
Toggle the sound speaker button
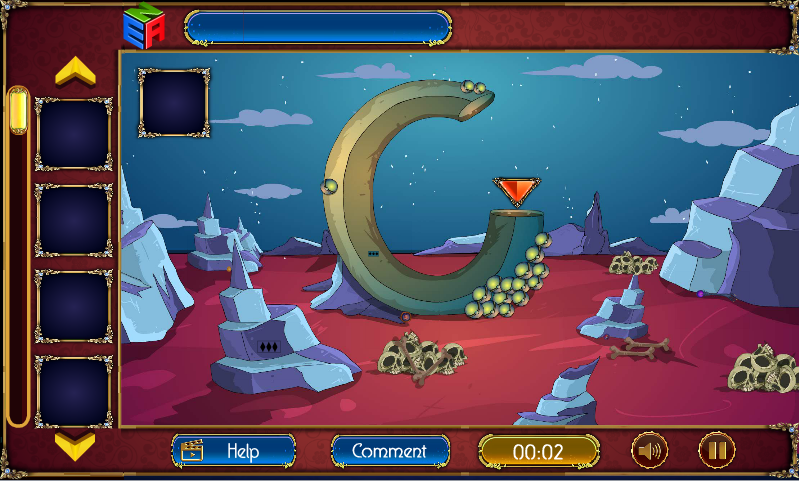tap(648, 451)
